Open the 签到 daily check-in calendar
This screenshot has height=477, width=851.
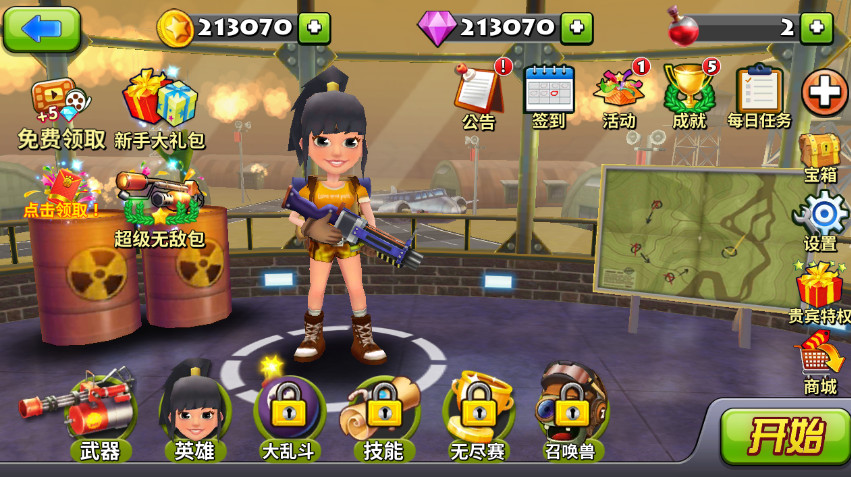[x=549, y=93]
